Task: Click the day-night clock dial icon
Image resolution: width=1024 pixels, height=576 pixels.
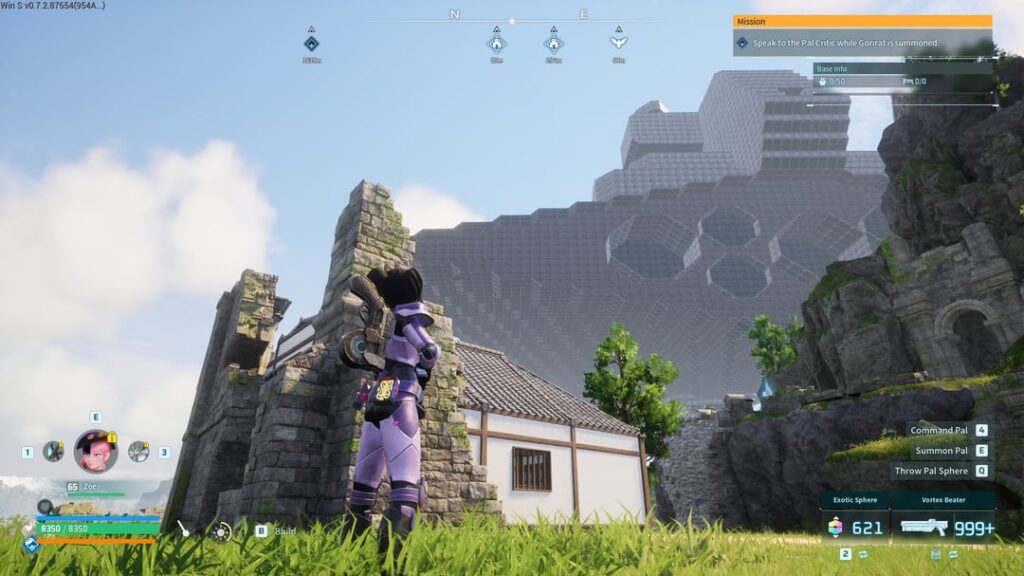Action: [221, 532]
